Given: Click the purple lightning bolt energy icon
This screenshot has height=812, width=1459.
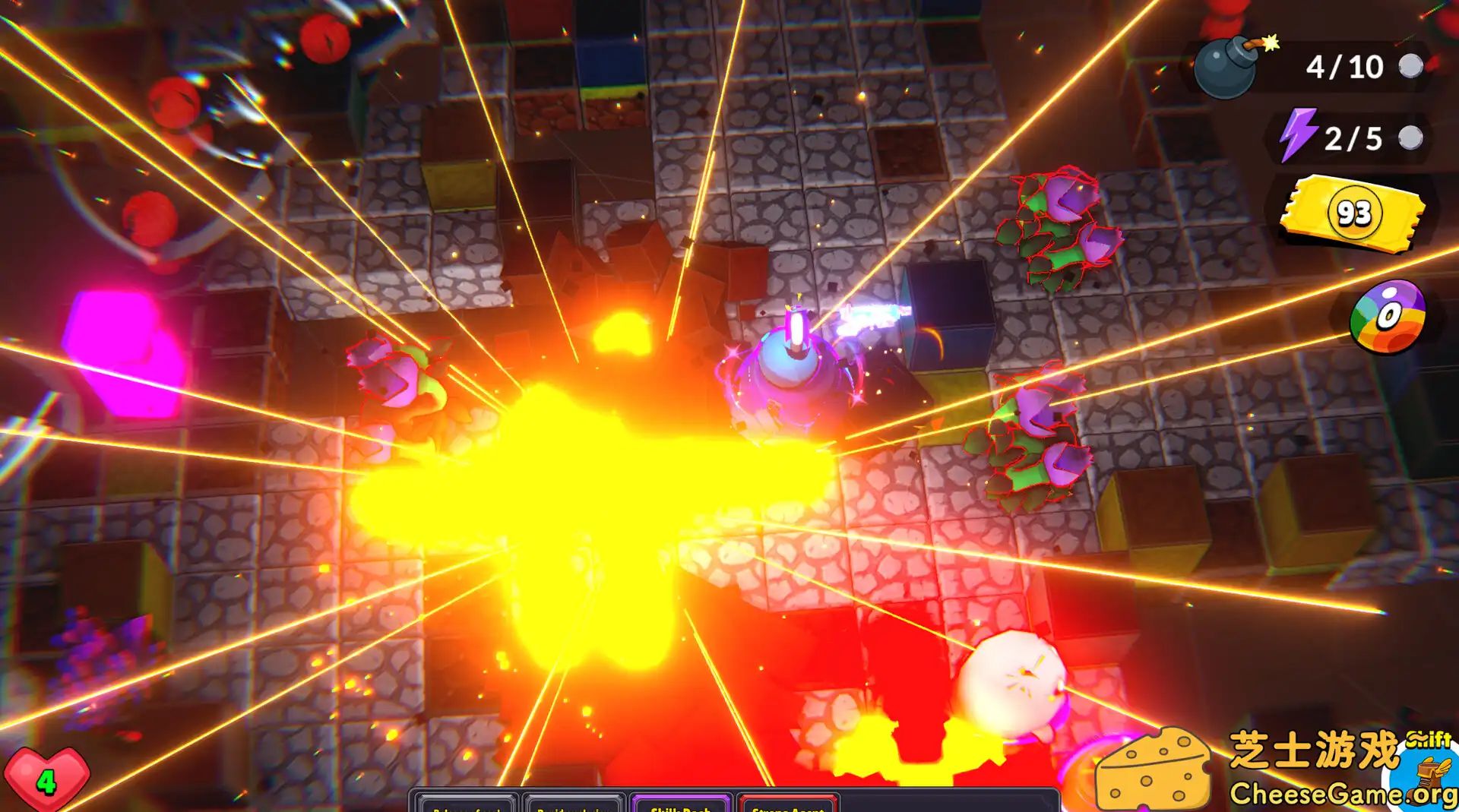Looking at the screenshot, I should tap(1297, 135).
